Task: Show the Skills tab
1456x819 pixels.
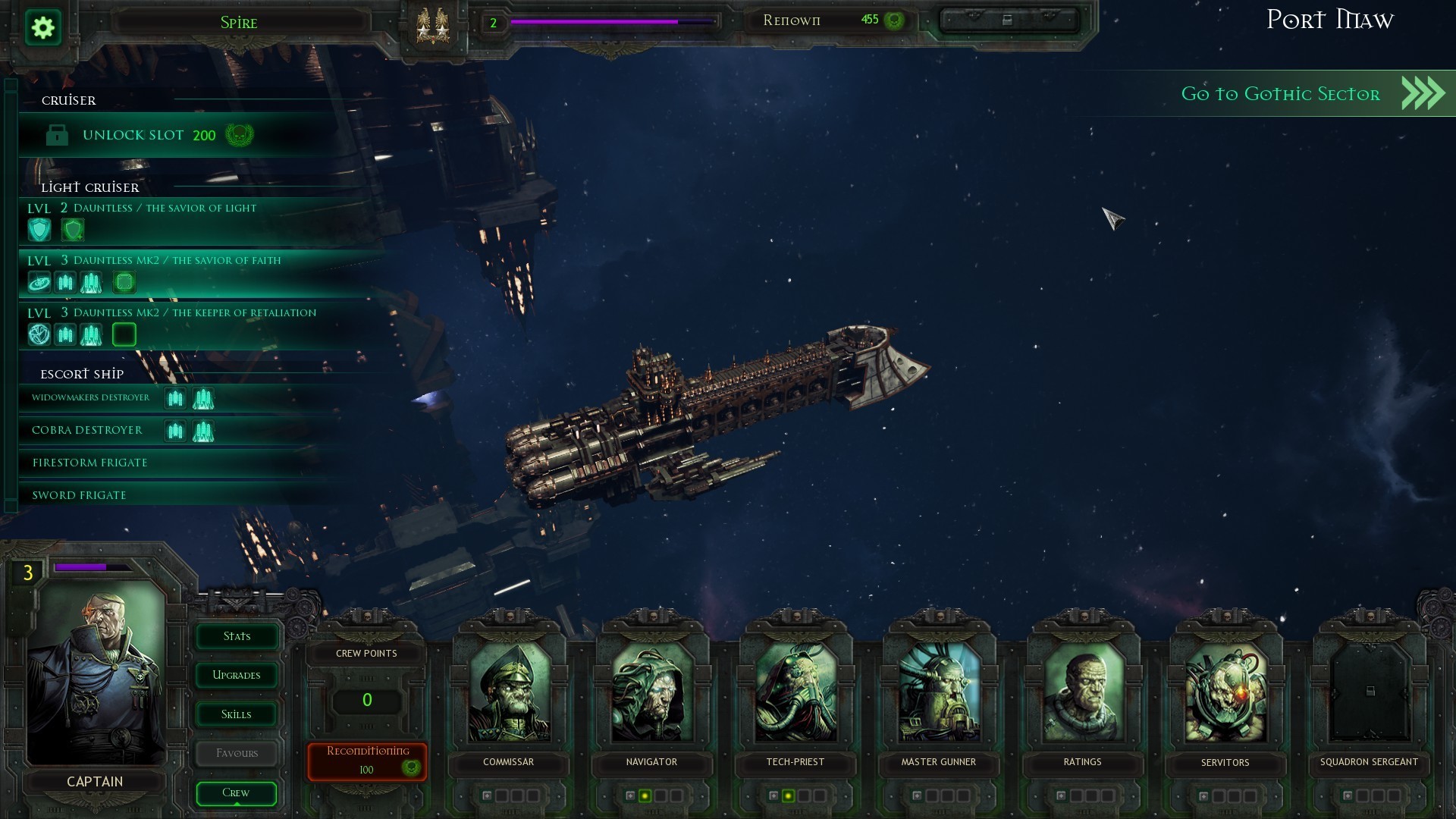Action: pos(237,714)
